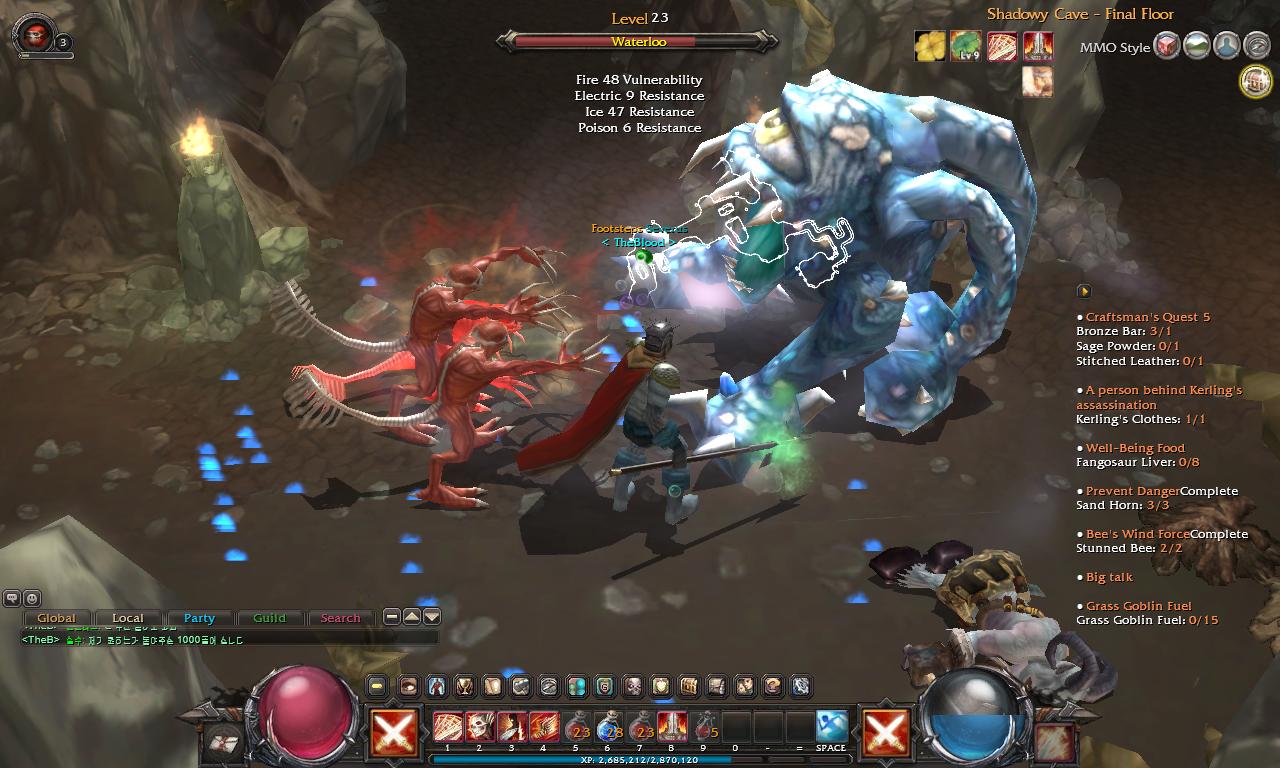Open the Guild chat tab
This screenshot has height=768, width=1280.
click(269, 618)
